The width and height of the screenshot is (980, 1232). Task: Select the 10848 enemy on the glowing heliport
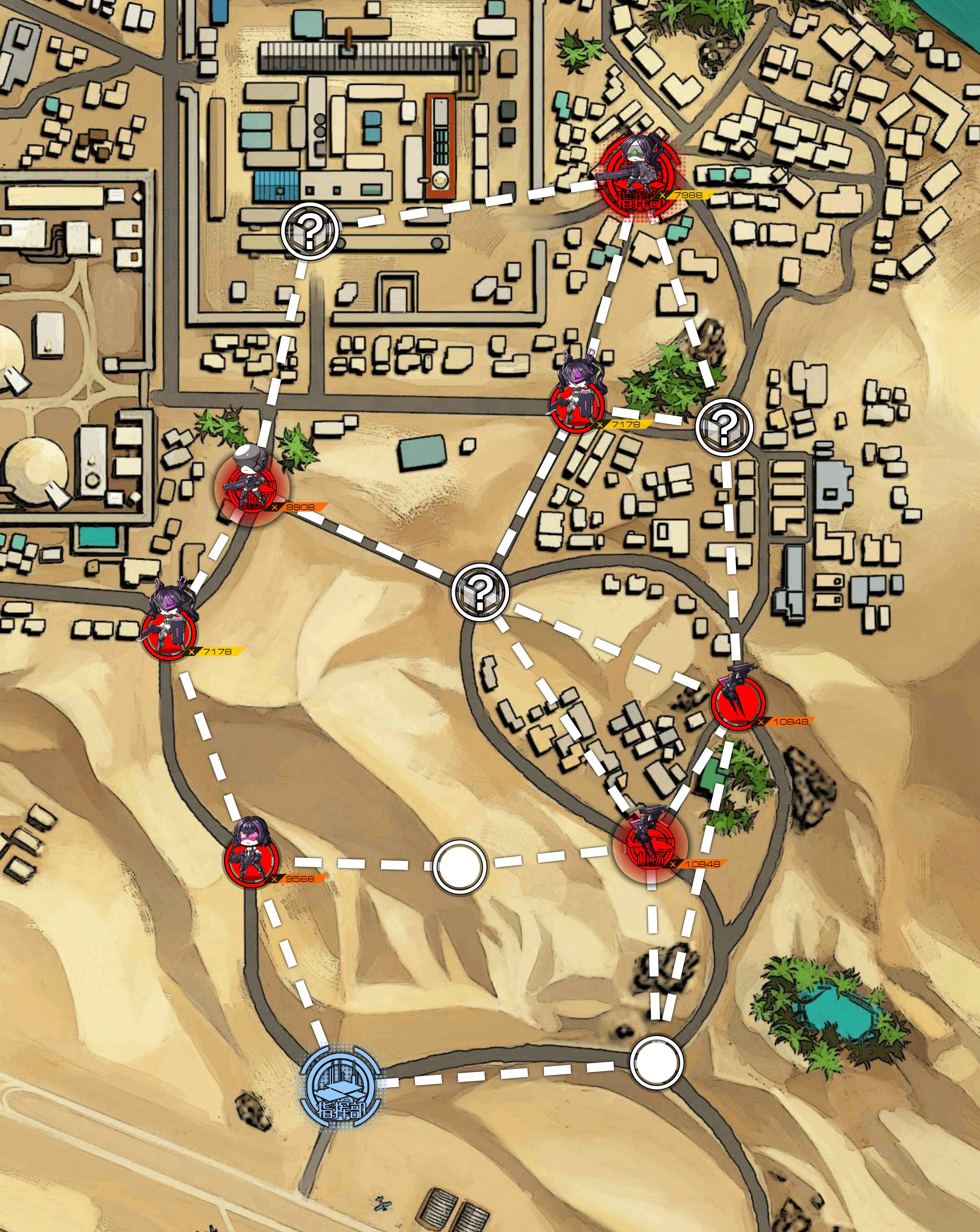(650, 844)
